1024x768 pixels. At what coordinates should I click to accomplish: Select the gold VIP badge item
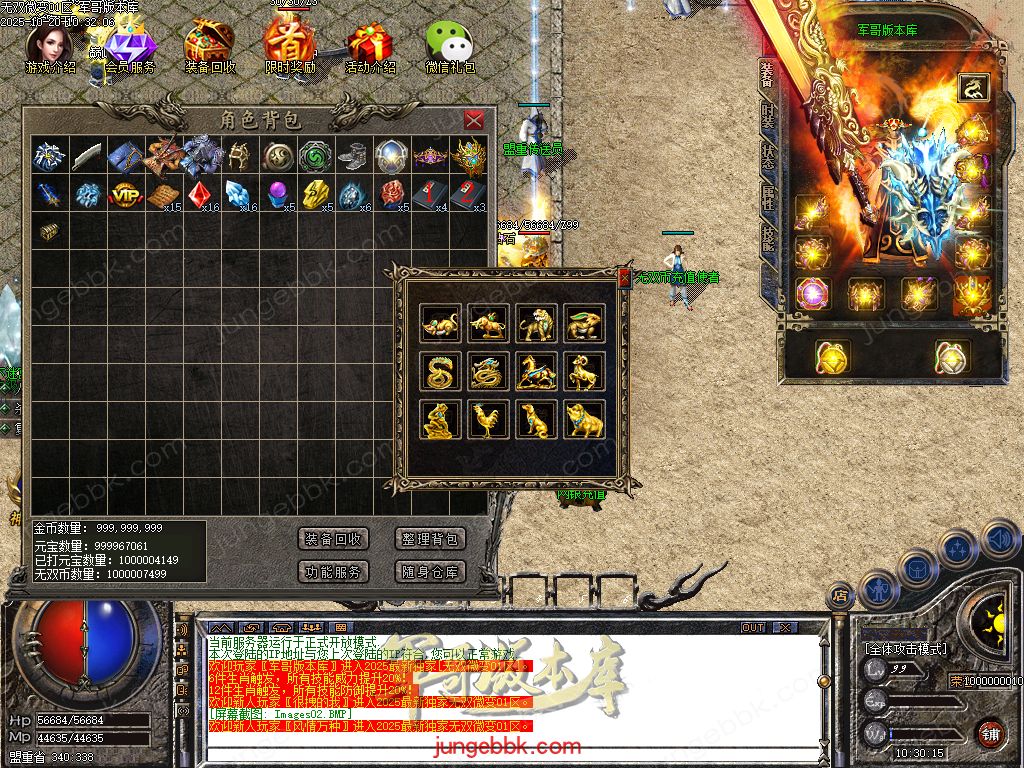(125, 194)
